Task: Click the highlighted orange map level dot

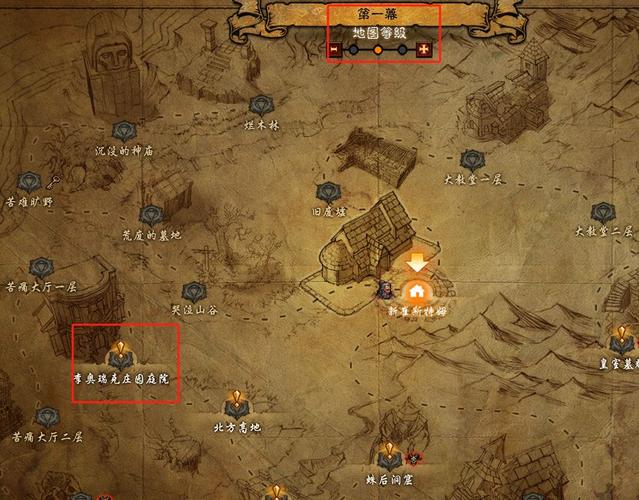Action: click(380, 49)
